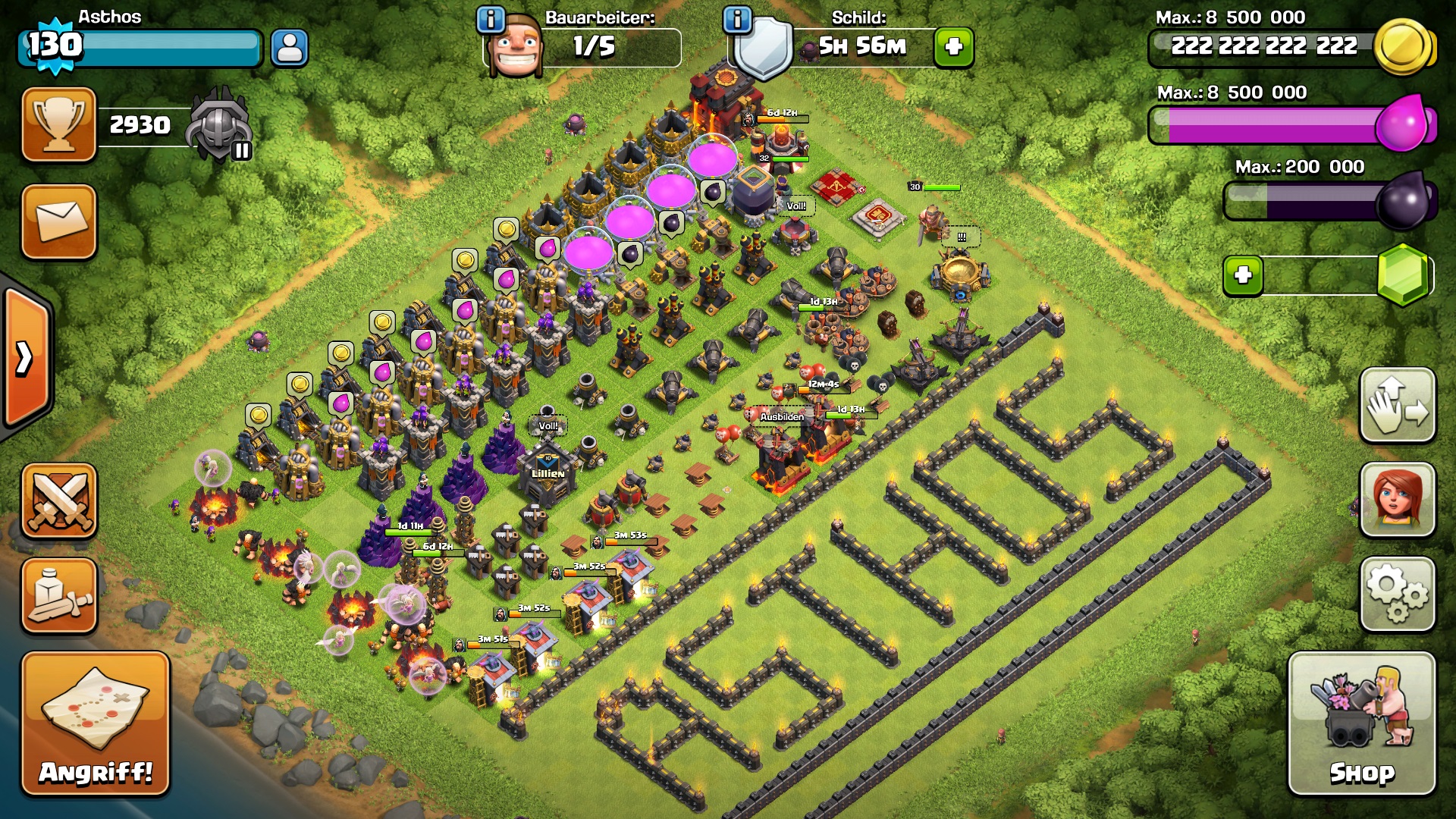Image resolution: width=1456 pixels, height=819 pixels.
Task: Open the mail inbox envelope
Action: [59, 222]
